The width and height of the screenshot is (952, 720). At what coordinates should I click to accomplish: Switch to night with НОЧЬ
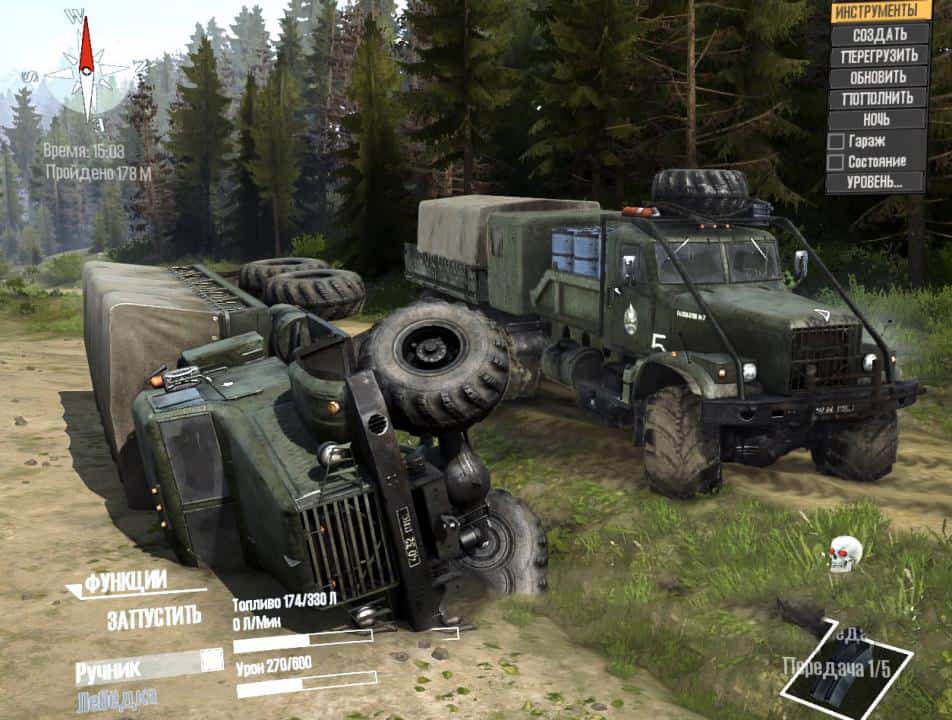(877, 119)
